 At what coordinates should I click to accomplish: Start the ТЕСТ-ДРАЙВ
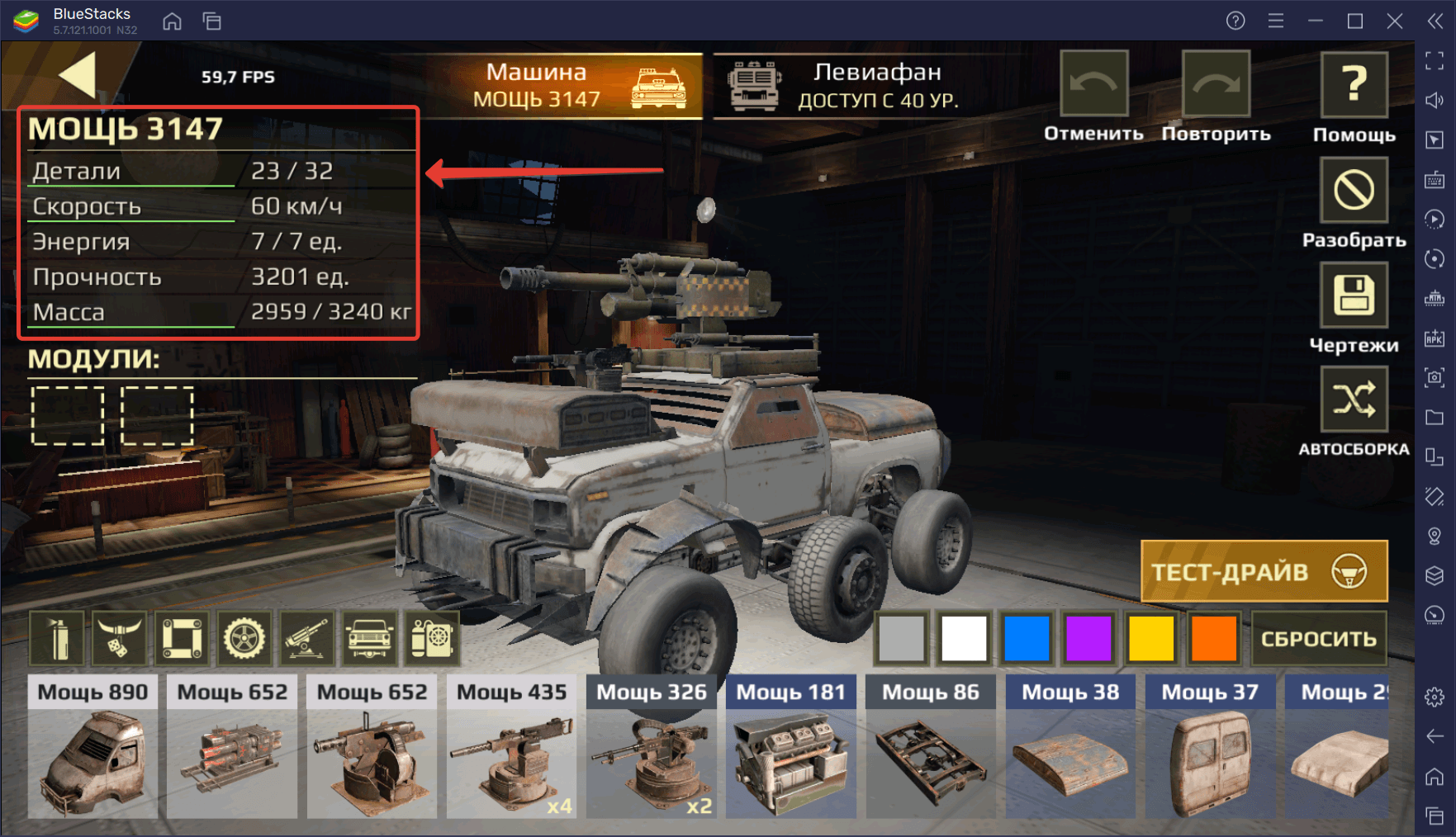pyautogui.click(x=1264, y=571)
